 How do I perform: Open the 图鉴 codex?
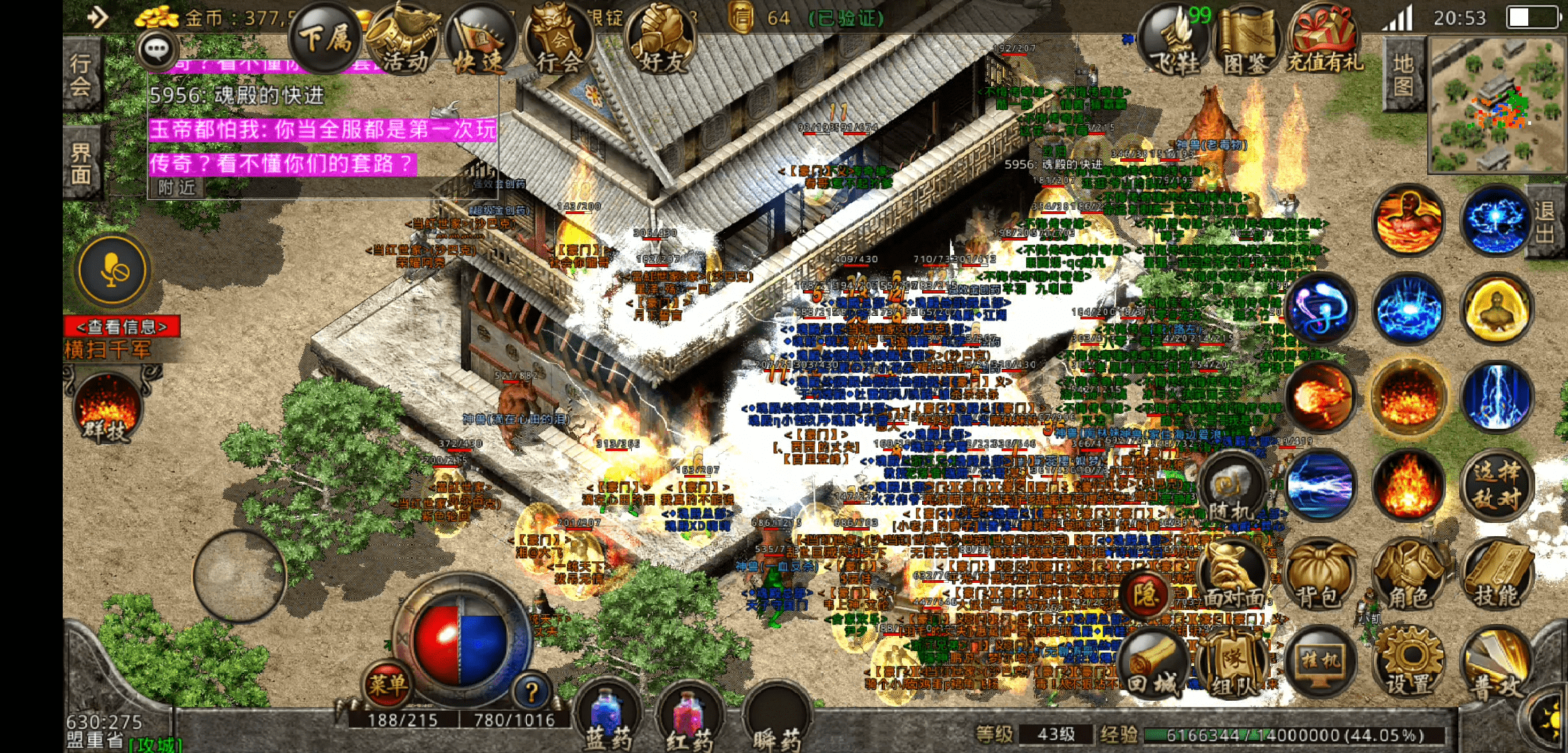1246,42
